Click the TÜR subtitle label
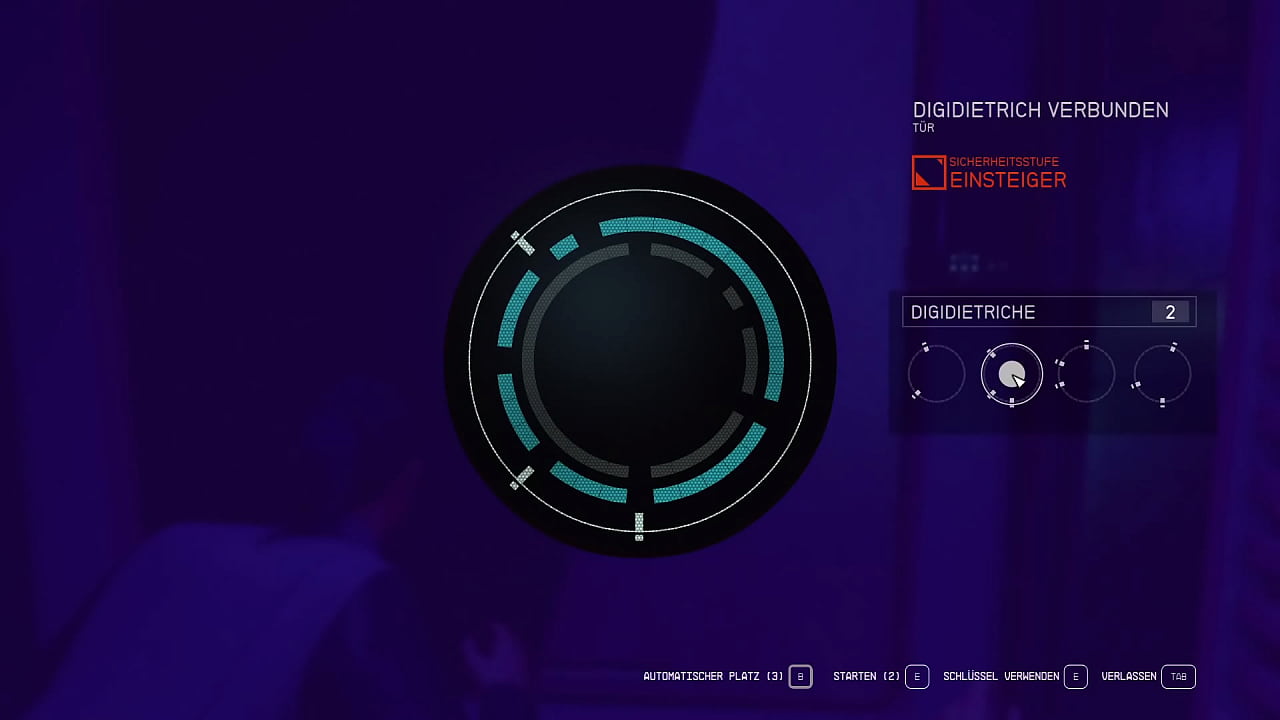 point(921,128)
